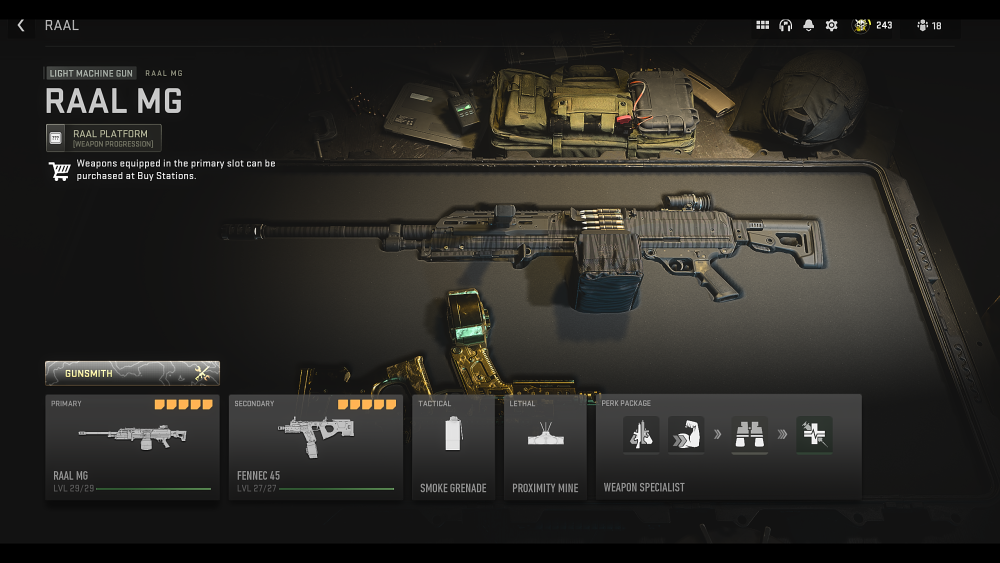Select the Proximity Mine lethal slot
The image size is (1000, 563).
point(545,447)
